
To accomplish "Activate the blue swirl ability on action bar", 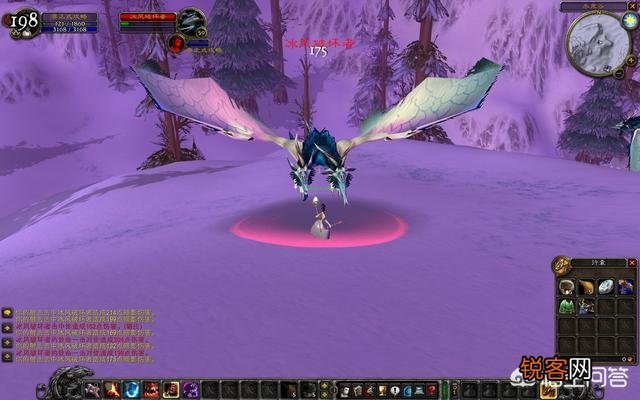I will [x=131, y=389].
